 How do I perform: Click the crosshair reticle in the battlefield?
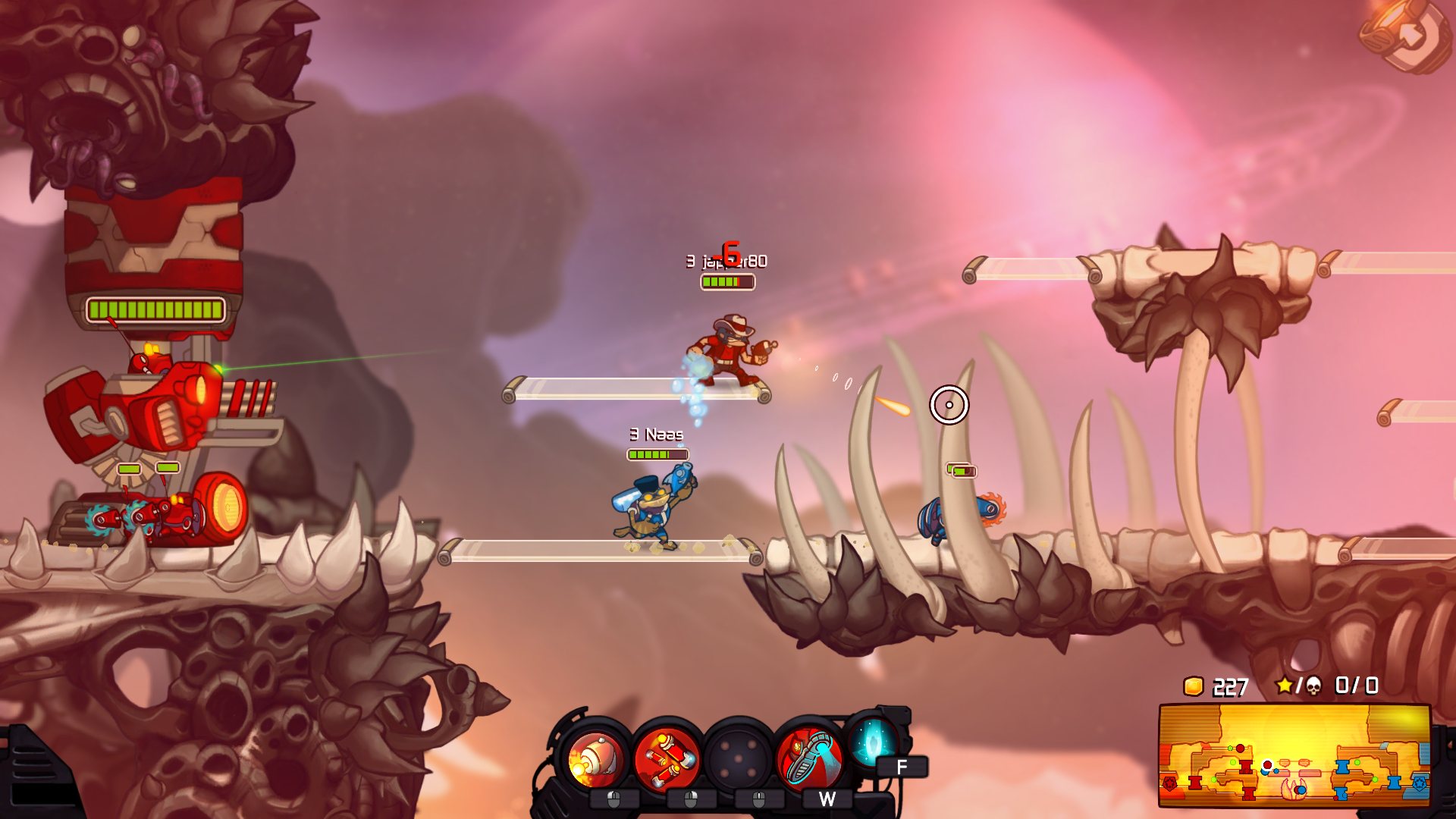pyautogui.click(x=950, y=406)
